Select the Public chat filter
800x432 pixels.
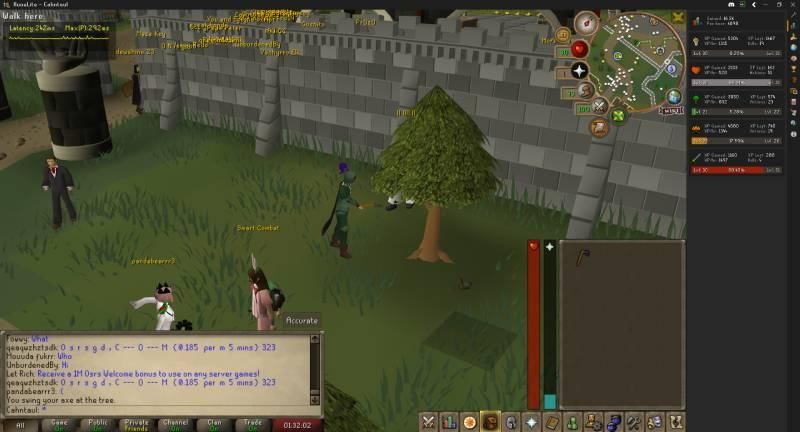[x=98, y=424]
